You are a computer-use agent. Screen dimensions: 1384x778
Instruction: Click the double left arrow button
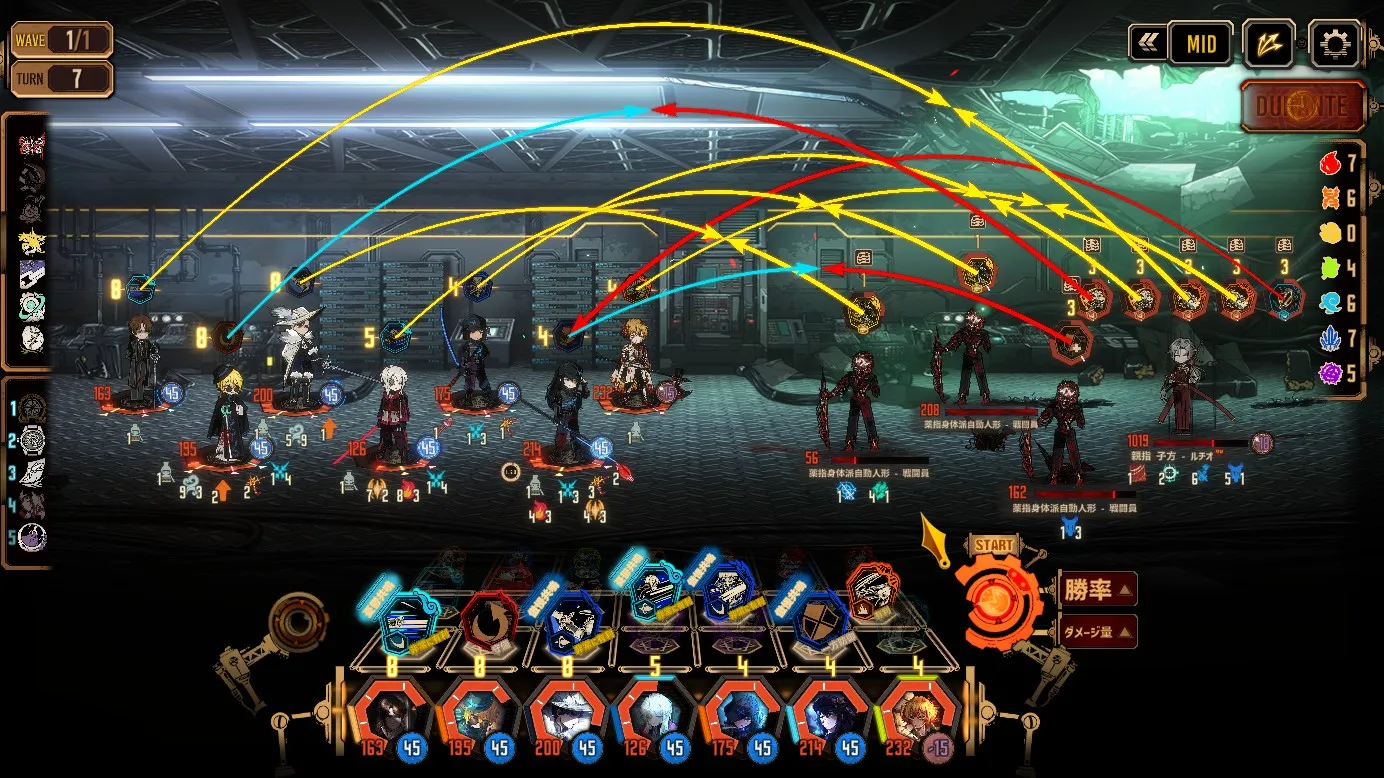[x=1145, y=43]
